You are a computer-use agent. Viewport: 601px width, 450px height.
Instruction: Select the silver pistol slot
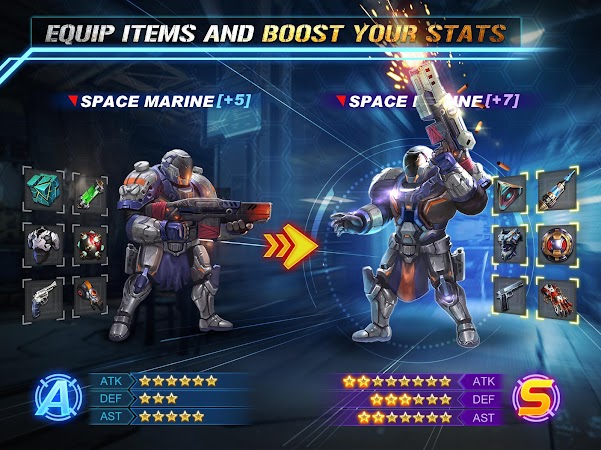pyautogui.click(x=512, y=297)
